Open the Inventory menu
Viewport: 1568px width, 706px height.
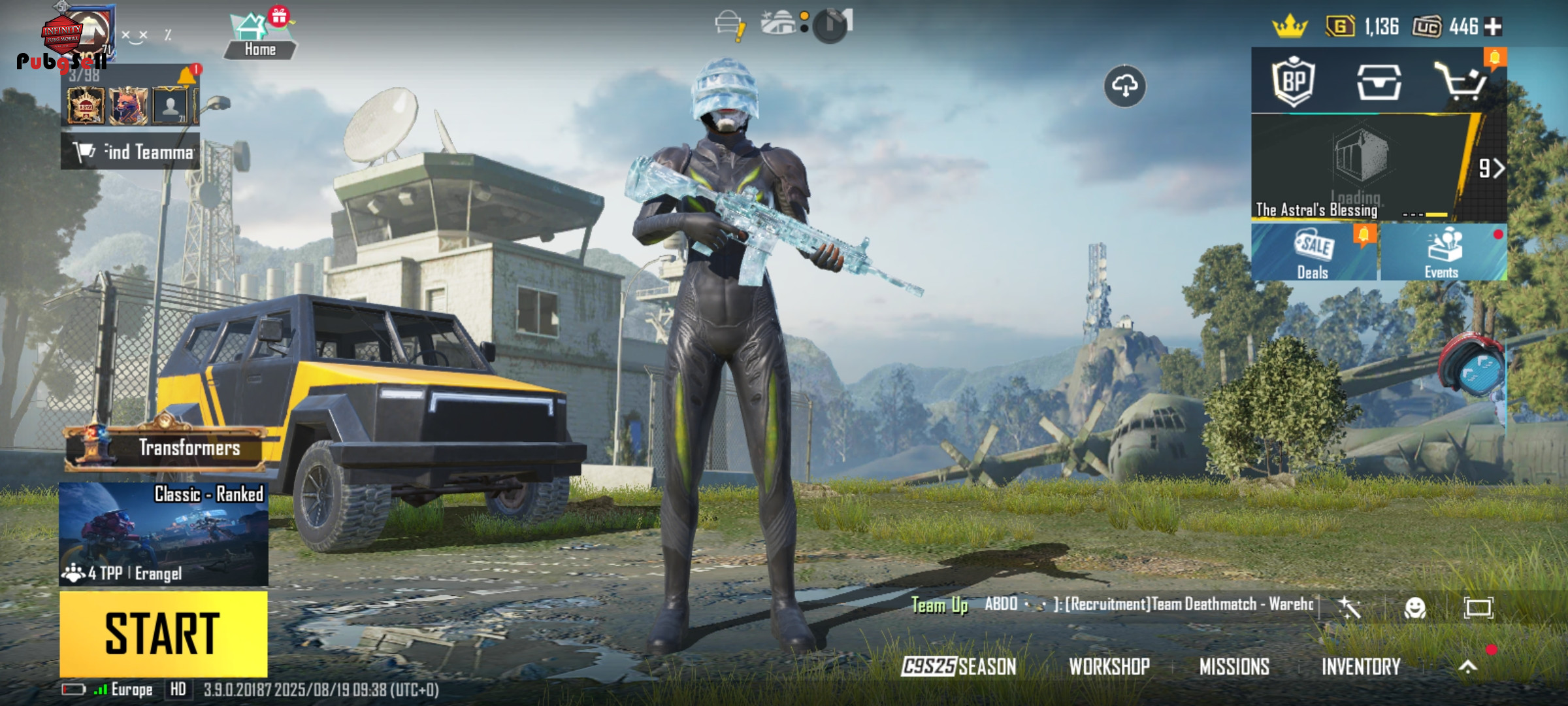click(1361, 666)
